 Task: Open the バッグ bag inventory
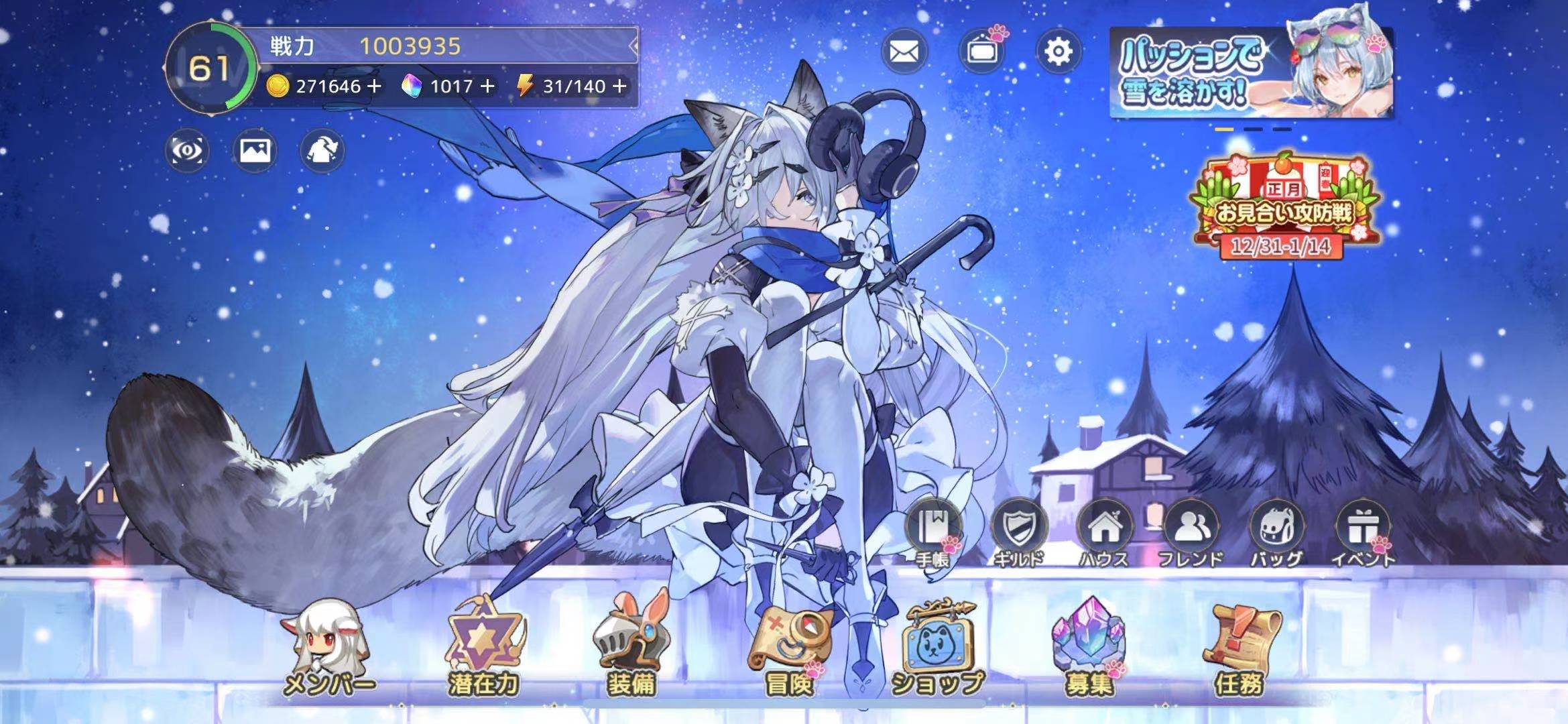click(1276, 532)
